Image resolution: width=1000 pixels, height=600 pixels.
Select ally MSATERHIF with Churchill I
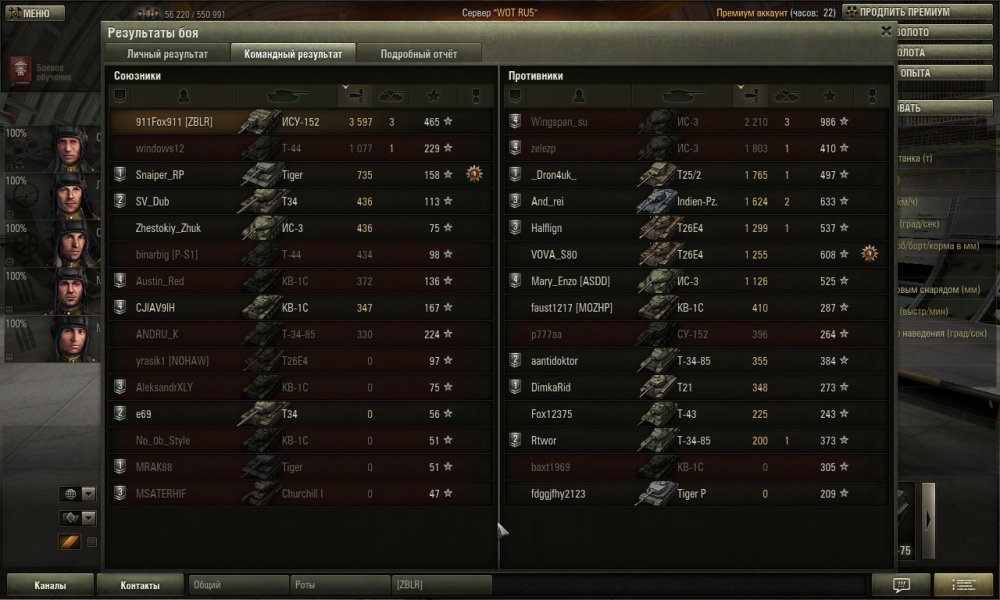click(x=300, y=493)
